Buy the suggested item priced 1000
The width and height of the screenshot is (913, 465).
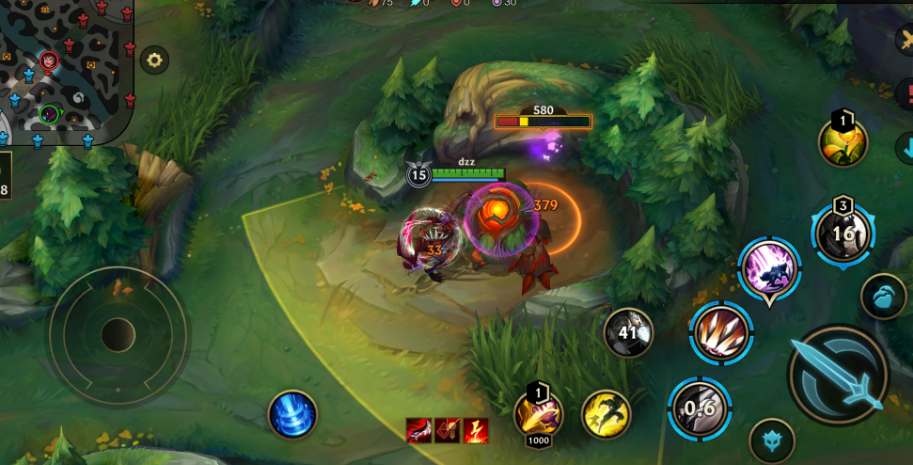click(538, 414)
